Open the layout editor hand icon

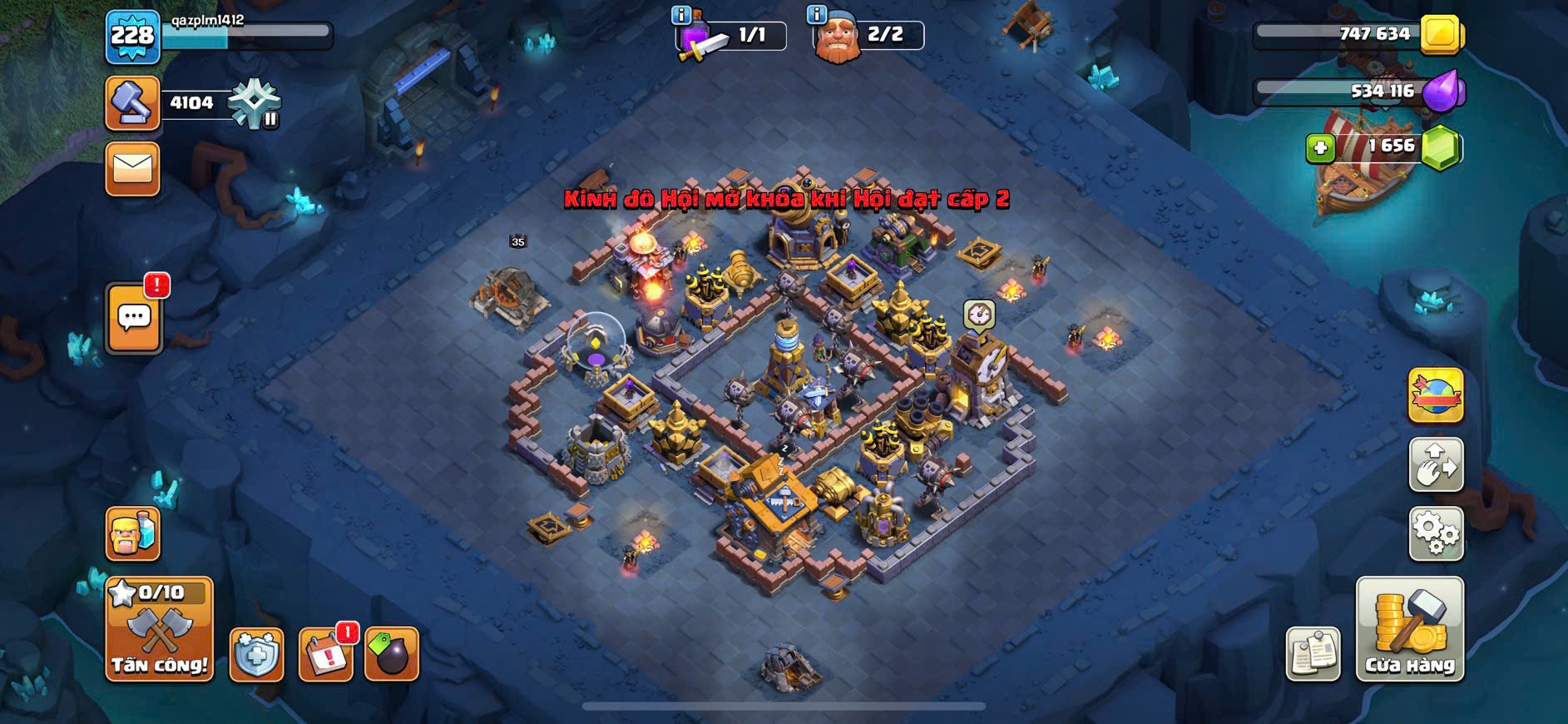click(1436, 464)
